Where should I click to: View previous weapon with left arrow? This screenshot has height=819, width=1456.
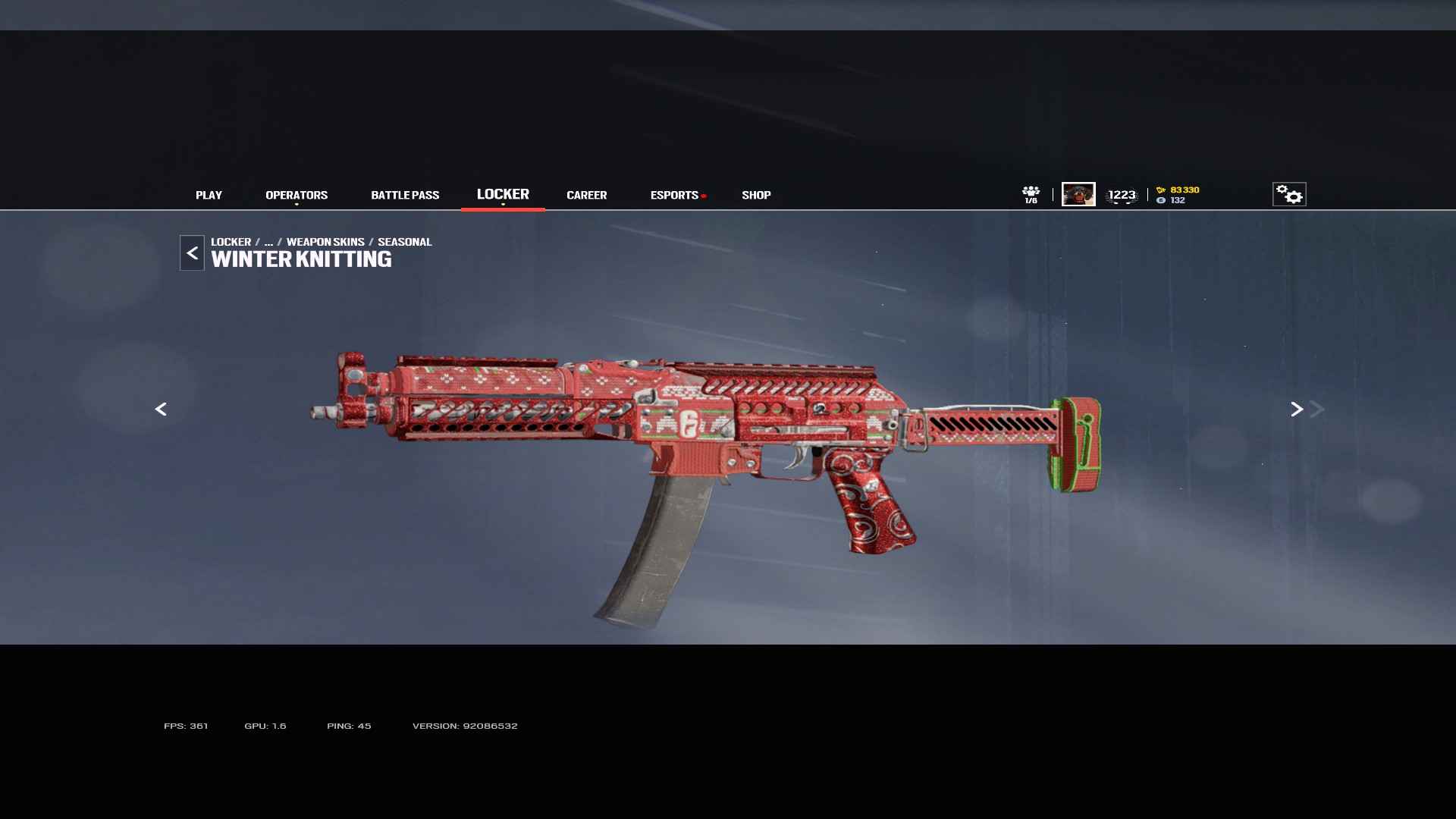coord(161,409)
